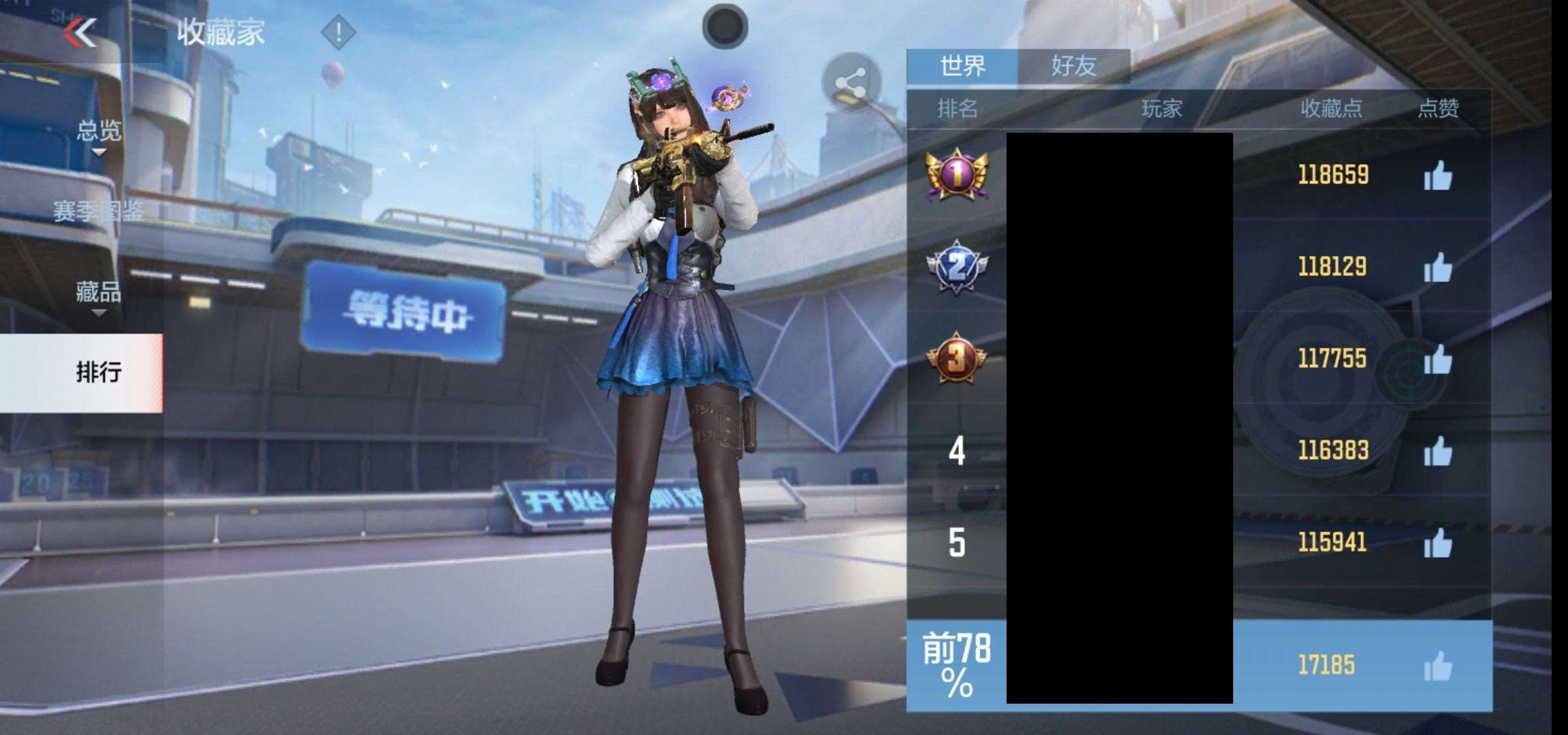Expand the 藏品 menu section
This screenshot has width=1568, height=735.
(x=99, y=293)
